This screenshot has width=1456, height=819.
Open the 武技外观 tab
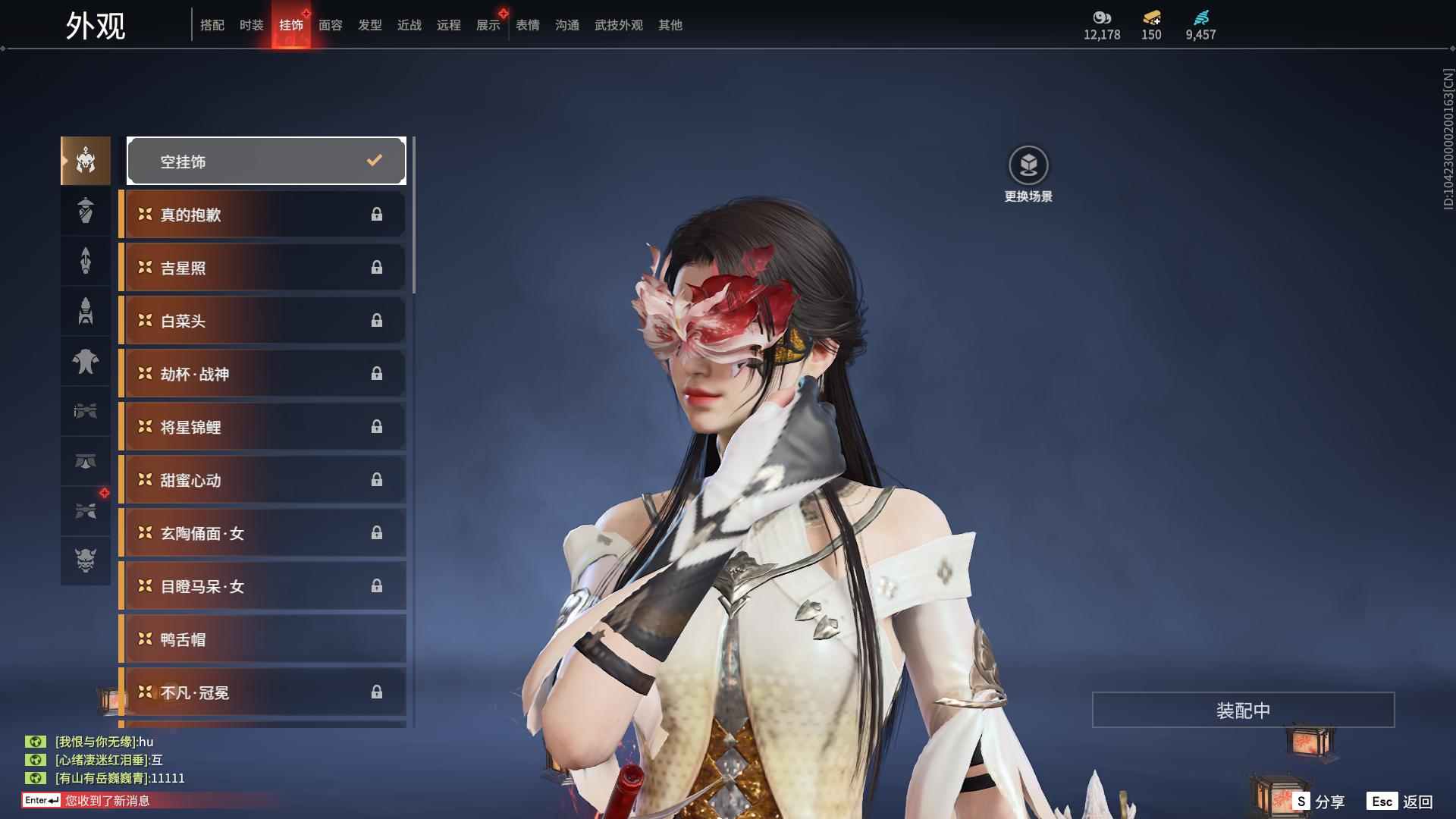pos(619,25)
